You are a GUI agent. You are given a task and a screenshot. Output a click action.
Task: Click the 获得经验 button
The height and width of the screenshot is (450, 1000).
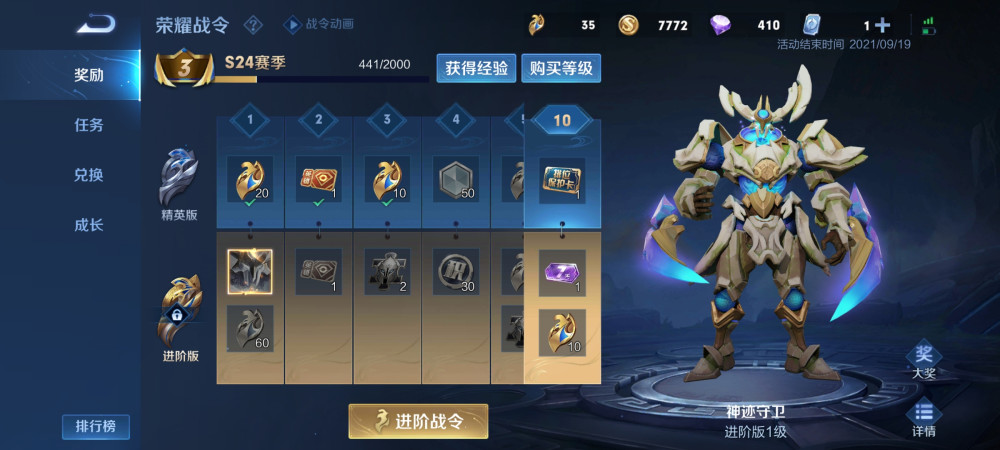coord(476,68)
